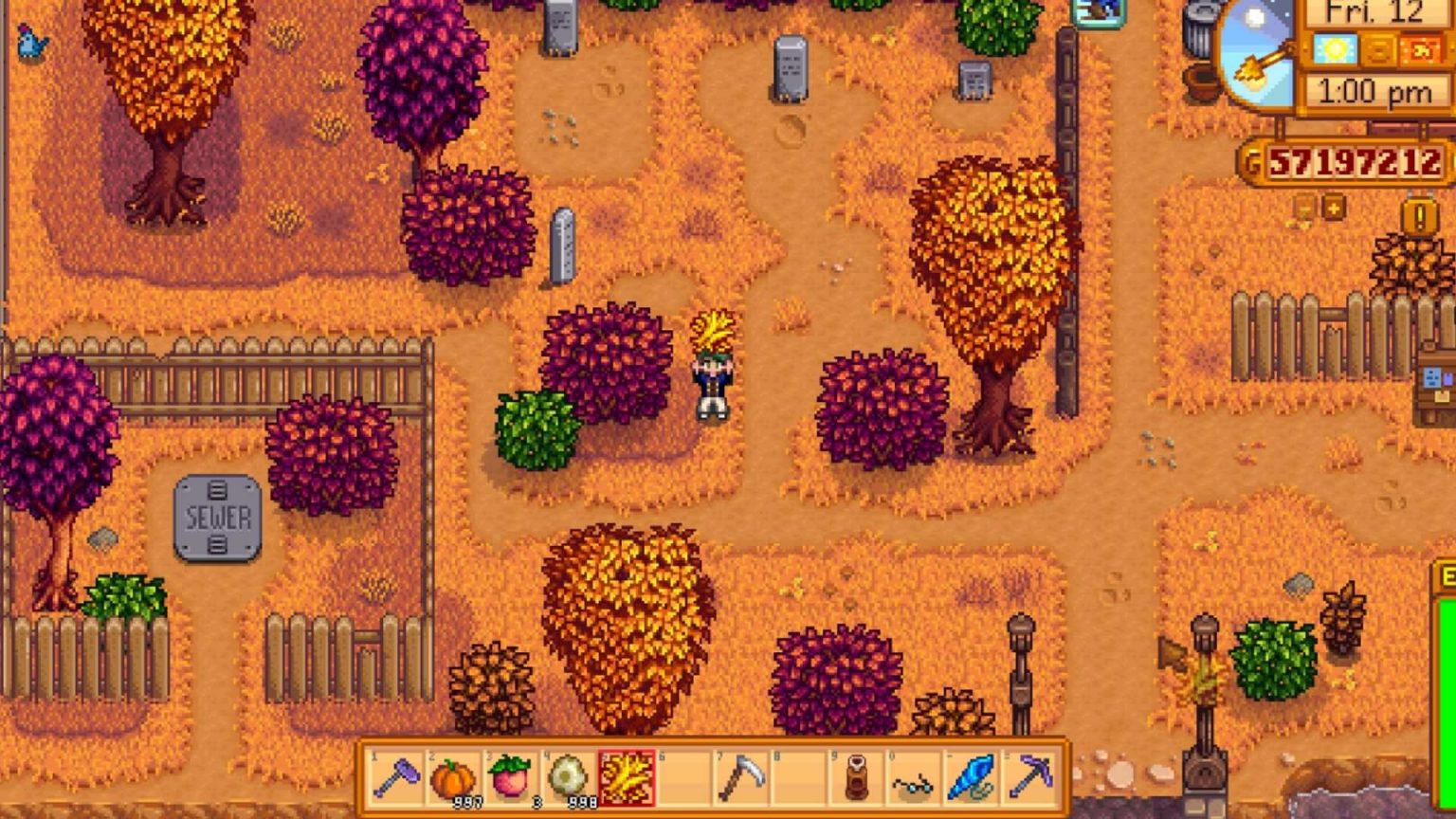Click the 1:00 pm time display

[x=1375, y=90]
